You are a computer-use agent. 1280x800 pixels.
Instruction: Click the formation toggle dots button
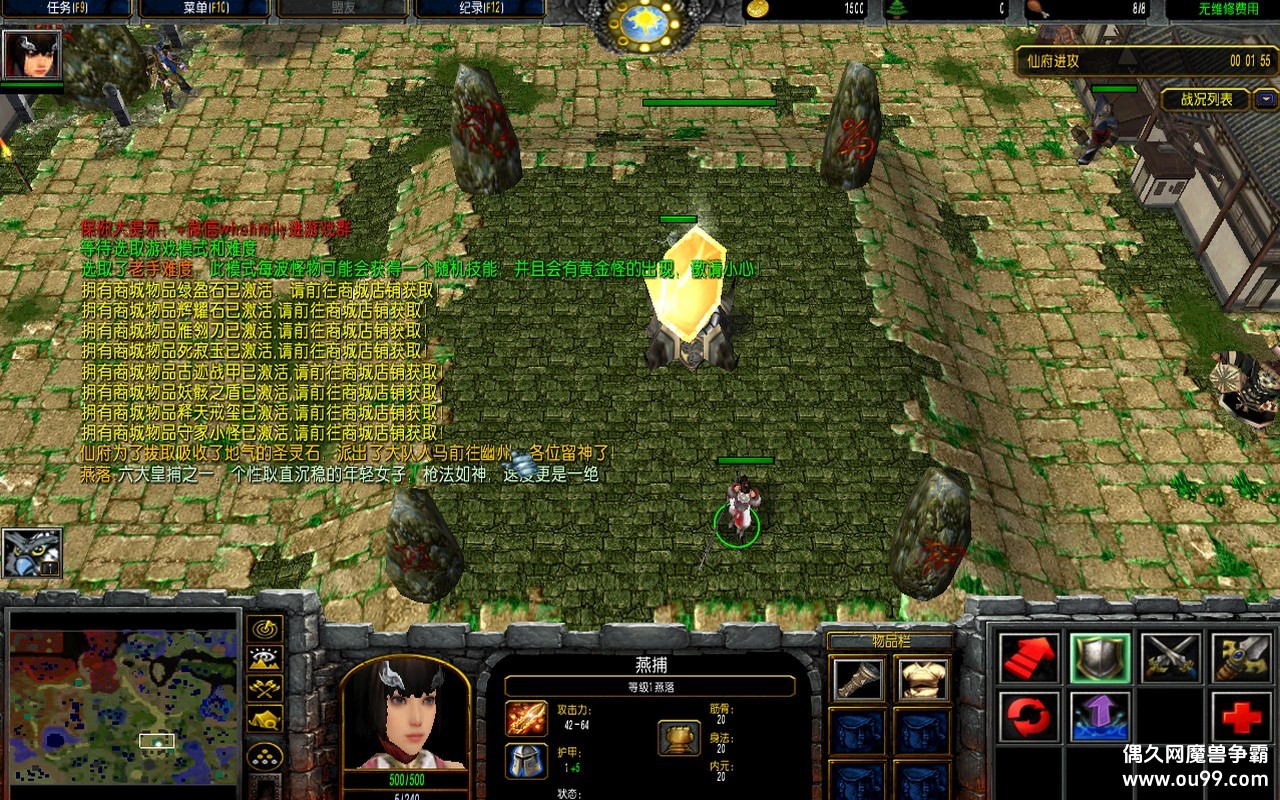coord(265,754)
